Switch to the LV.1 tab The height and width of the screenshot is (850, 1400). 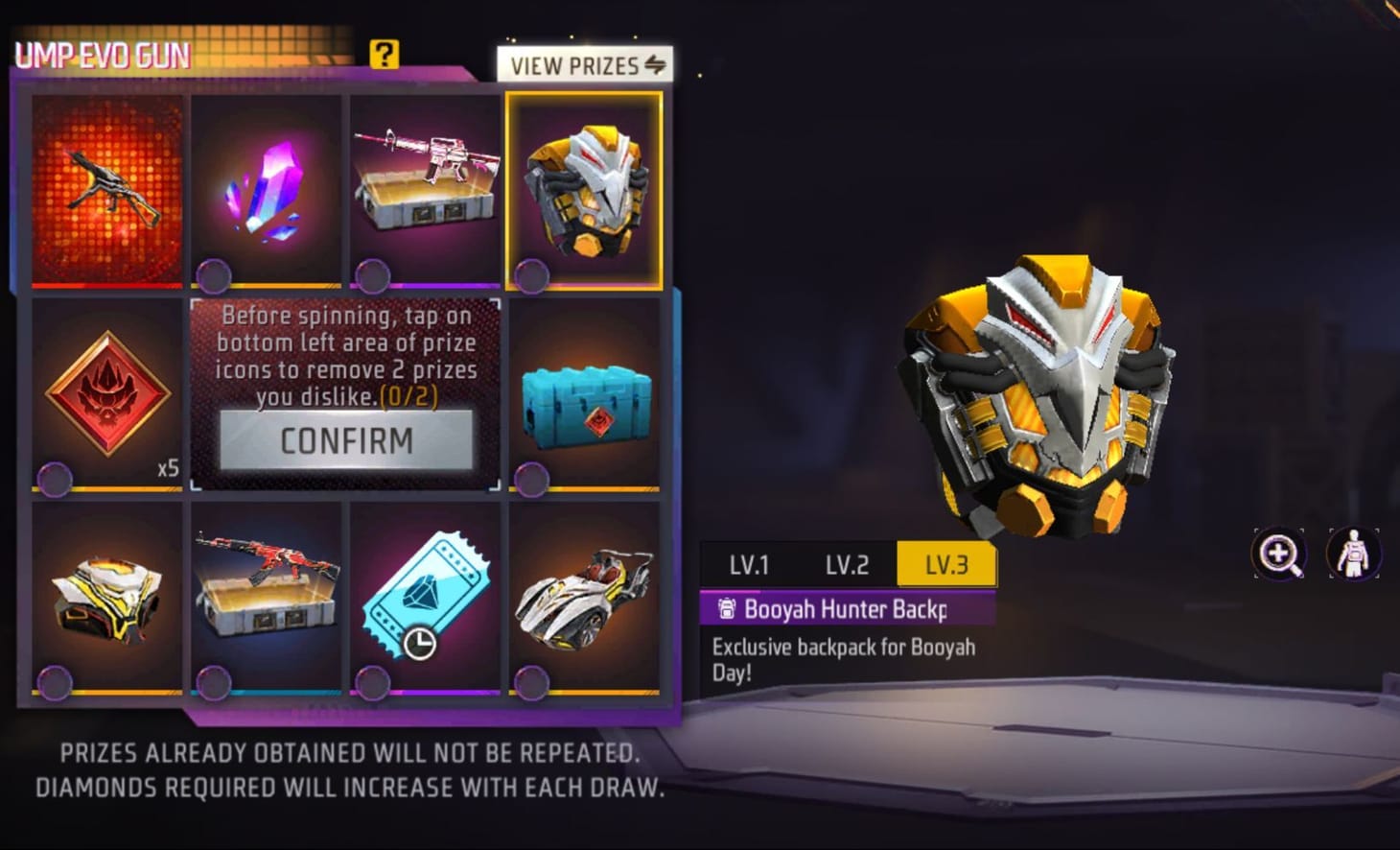click(752, 565)
